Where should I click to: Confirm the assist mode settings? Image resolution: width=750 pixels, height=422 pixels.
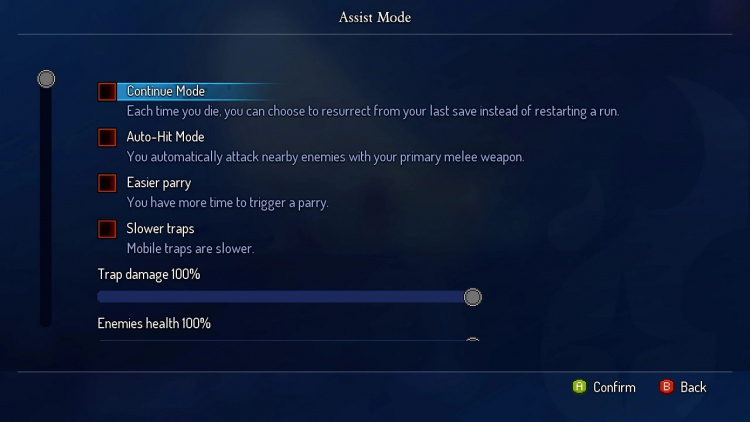click(604, 387)
